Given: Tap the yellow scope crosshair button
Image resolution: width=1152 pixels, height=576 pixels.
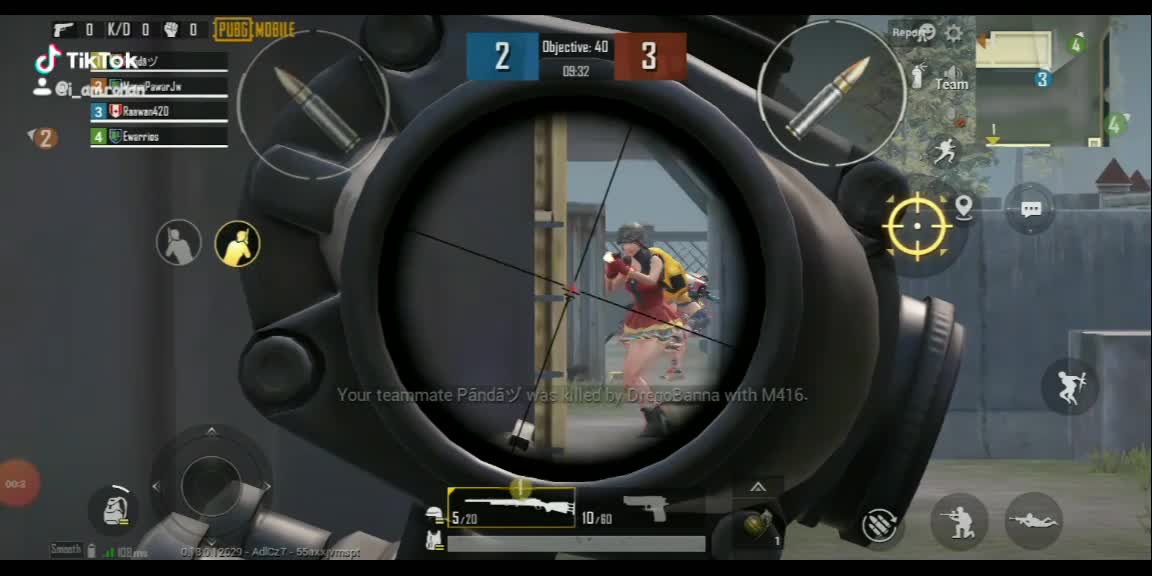Looking at the screenshot, I should (x=917, y=225).
